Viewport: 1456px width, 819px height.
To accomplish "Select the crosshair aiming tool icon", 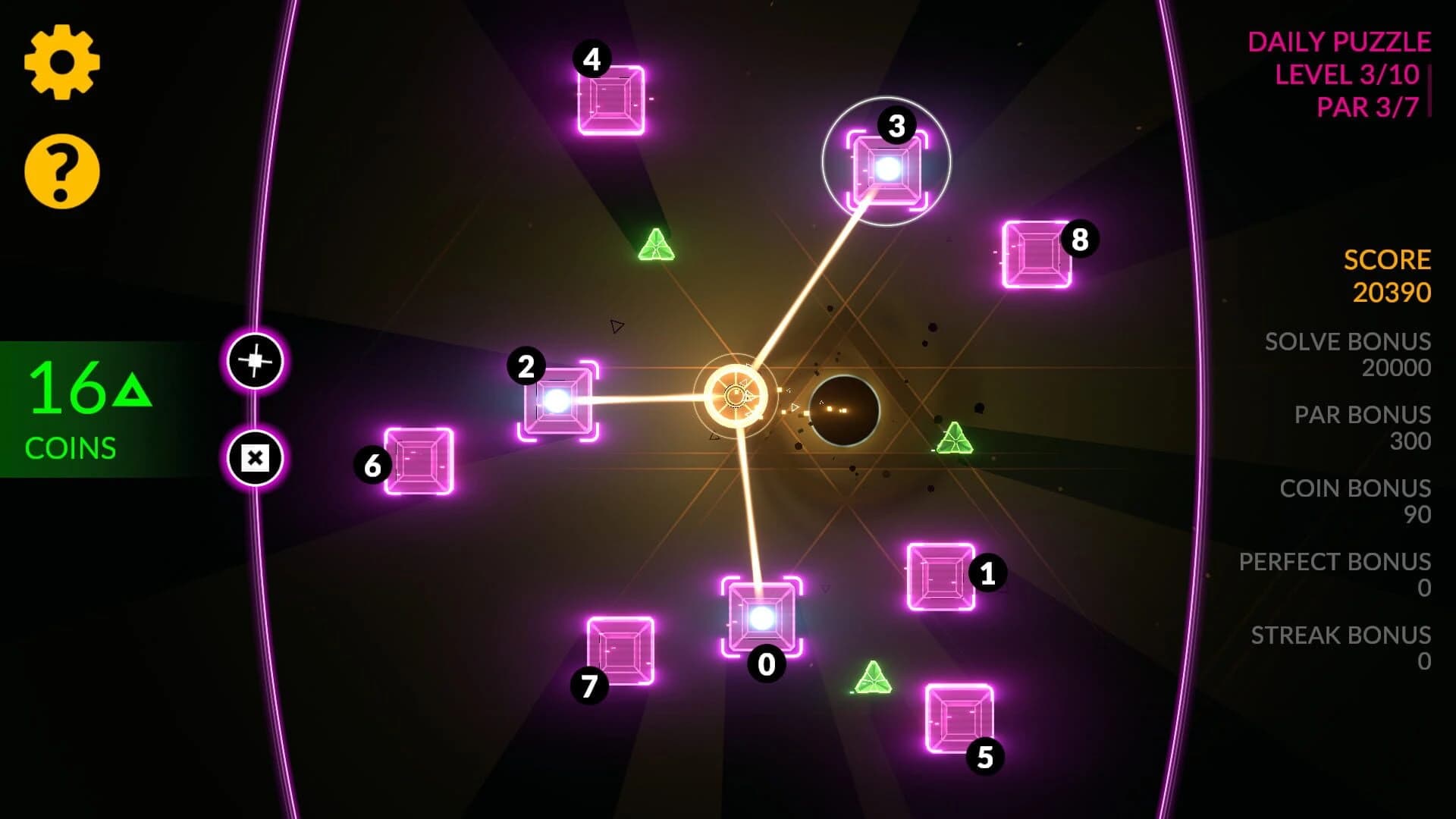I will pos(254,362).
